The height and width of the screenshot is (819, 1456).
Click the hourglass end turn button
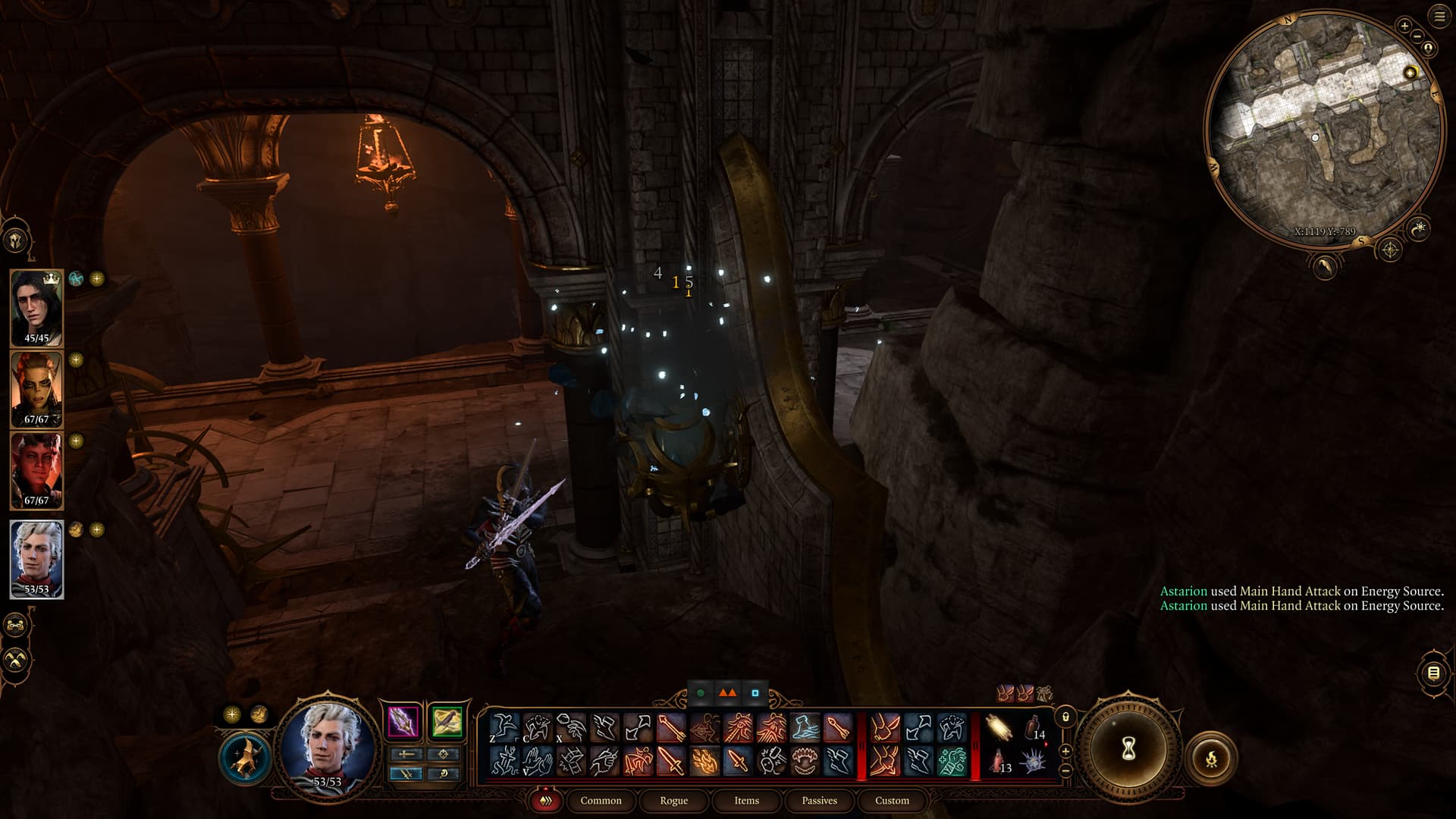coord(1128,749)
